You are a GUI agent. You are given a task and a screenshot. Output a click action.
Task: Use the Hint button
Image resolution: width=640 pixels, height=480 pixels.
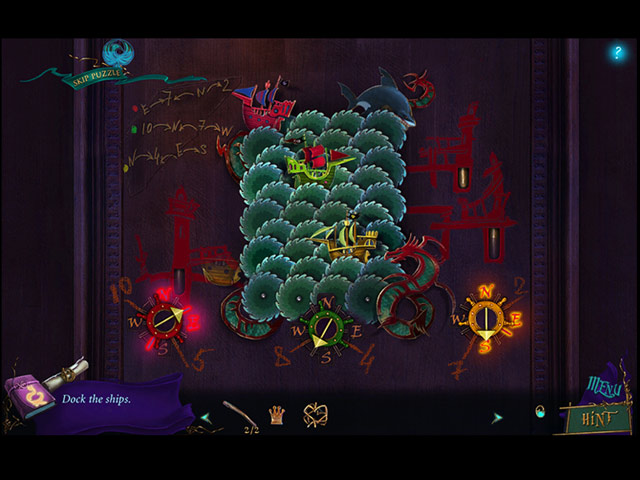point(598,417)
